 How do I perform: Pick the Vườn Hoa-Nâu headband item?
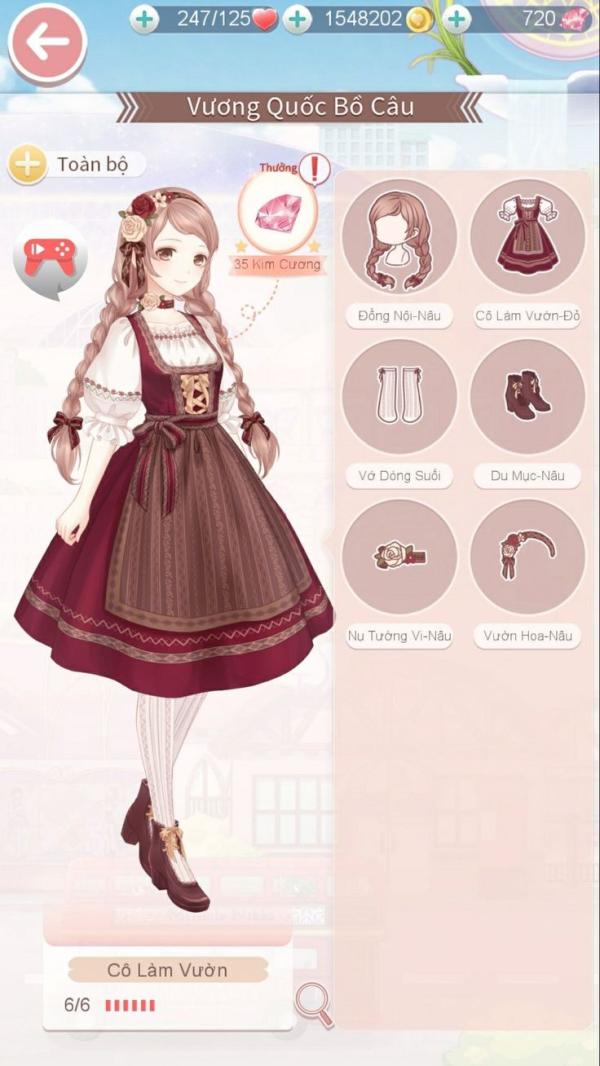[527, 557]
